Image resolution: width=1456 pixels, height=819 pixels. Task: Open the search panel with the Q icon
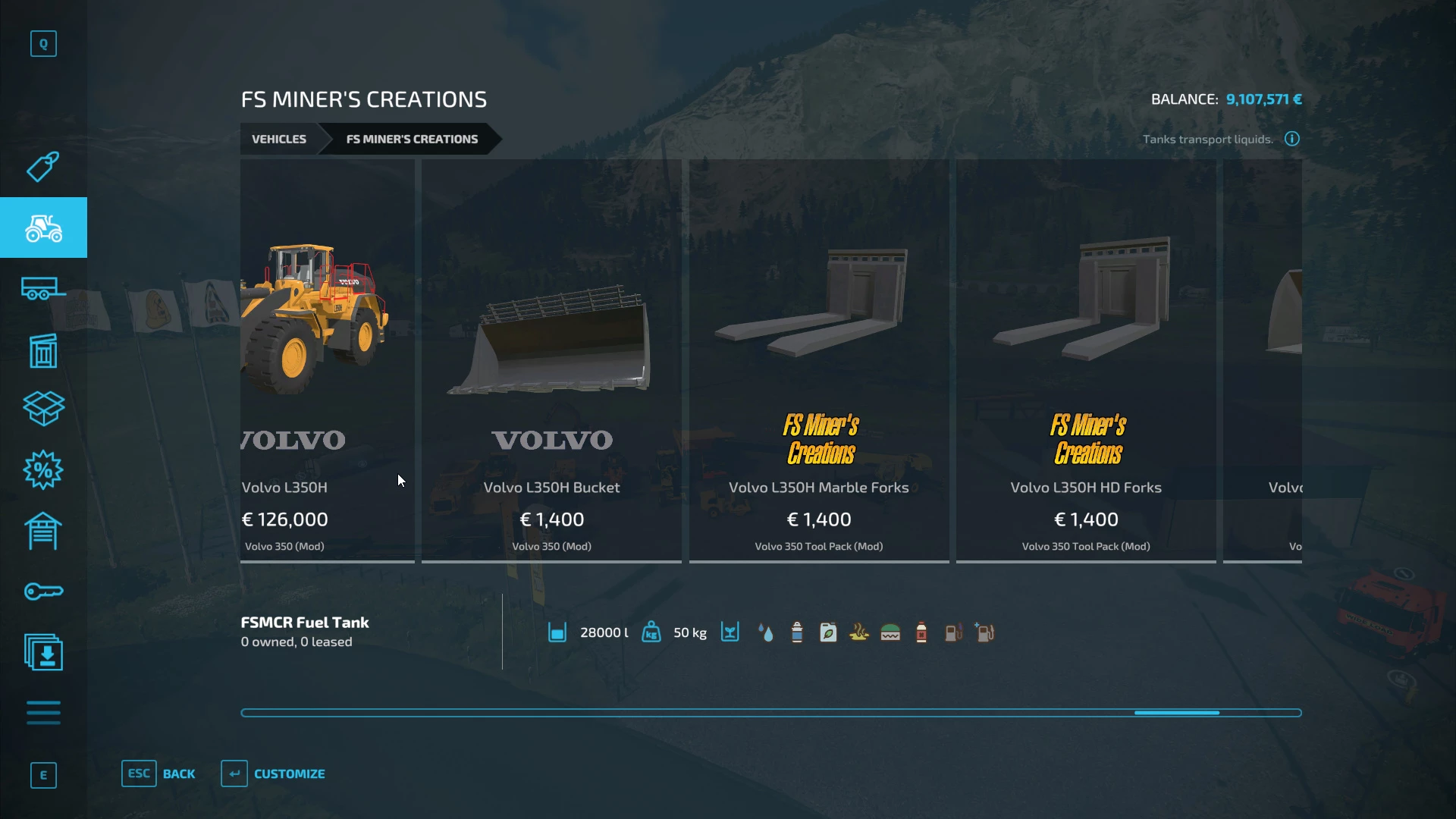pos(43,43)
